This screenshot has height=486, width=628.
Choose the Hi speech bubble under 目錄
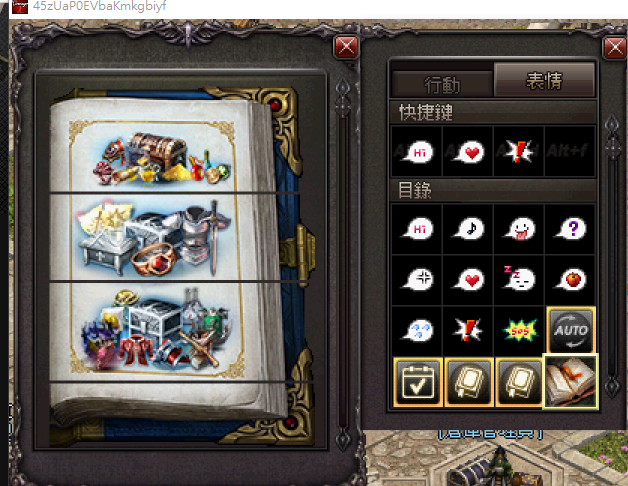417,229
